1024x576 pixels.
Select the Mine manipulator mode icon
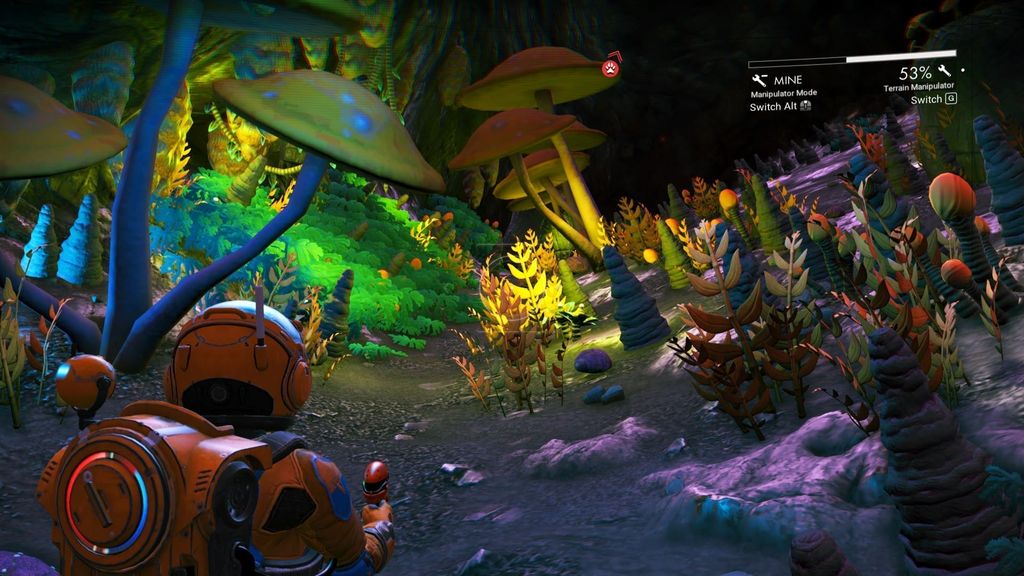[x=758, y=79]
